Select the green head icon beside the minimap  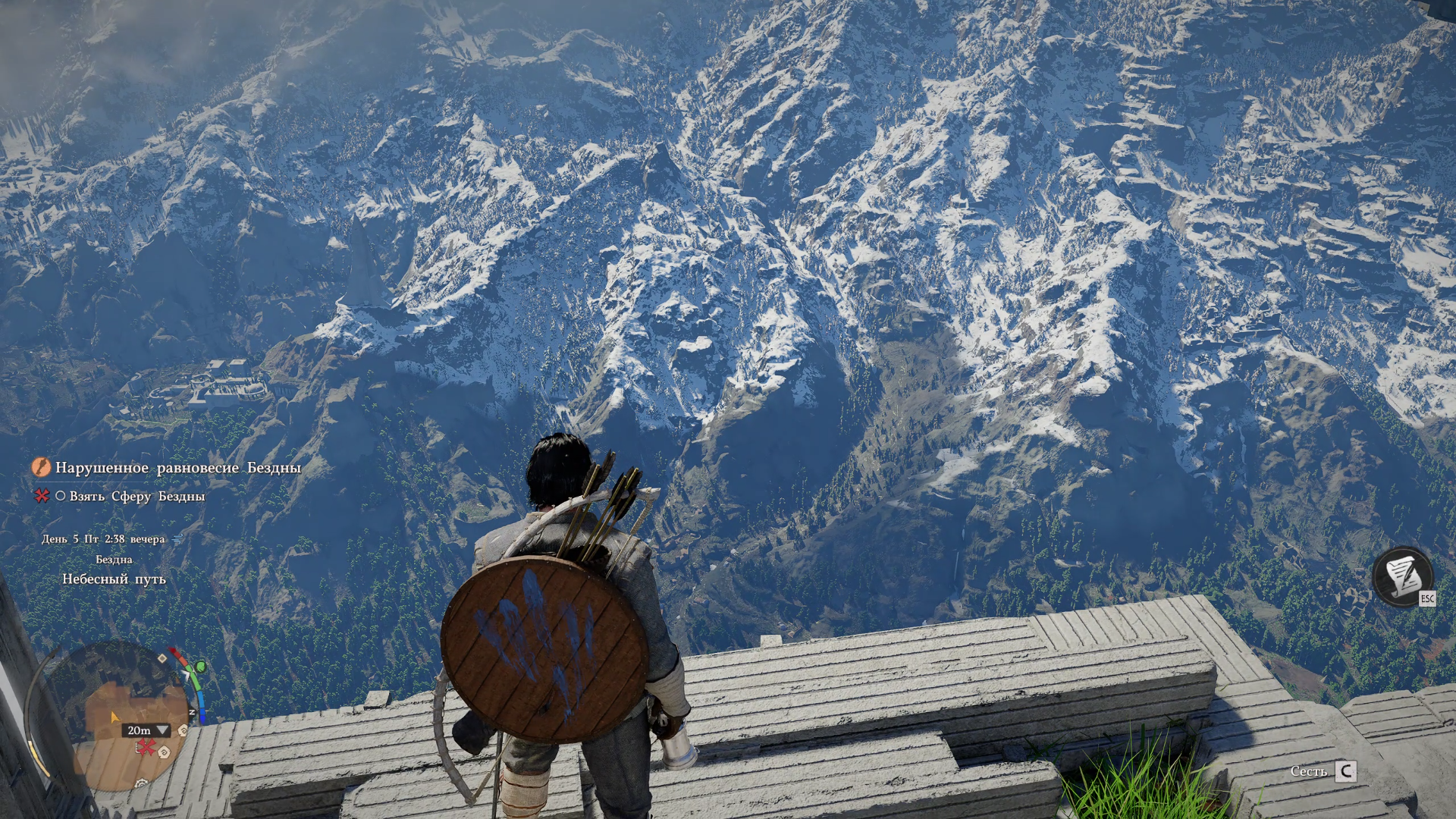tap(199, 667)
